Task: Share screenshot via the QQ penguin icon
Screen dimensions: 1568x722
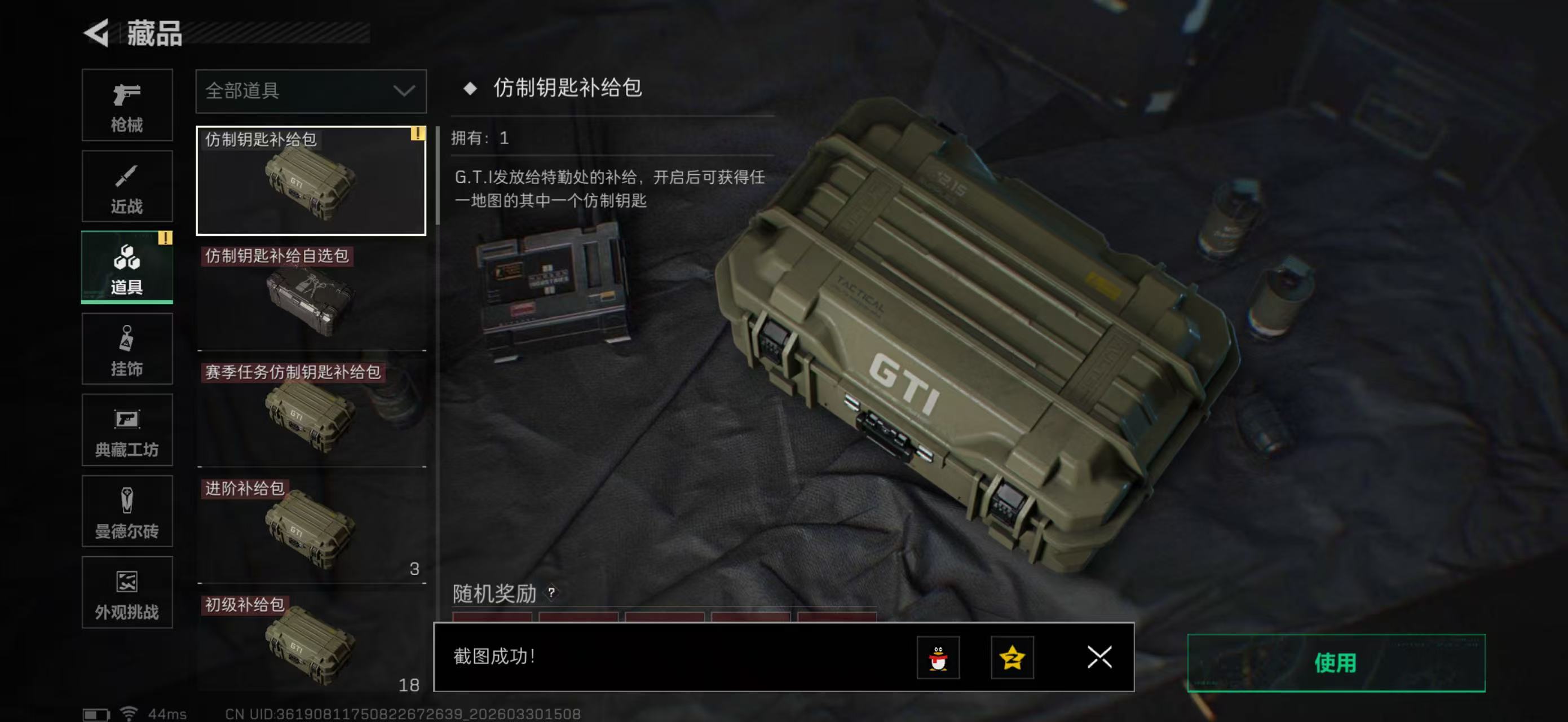Action: tap(938, 658)
